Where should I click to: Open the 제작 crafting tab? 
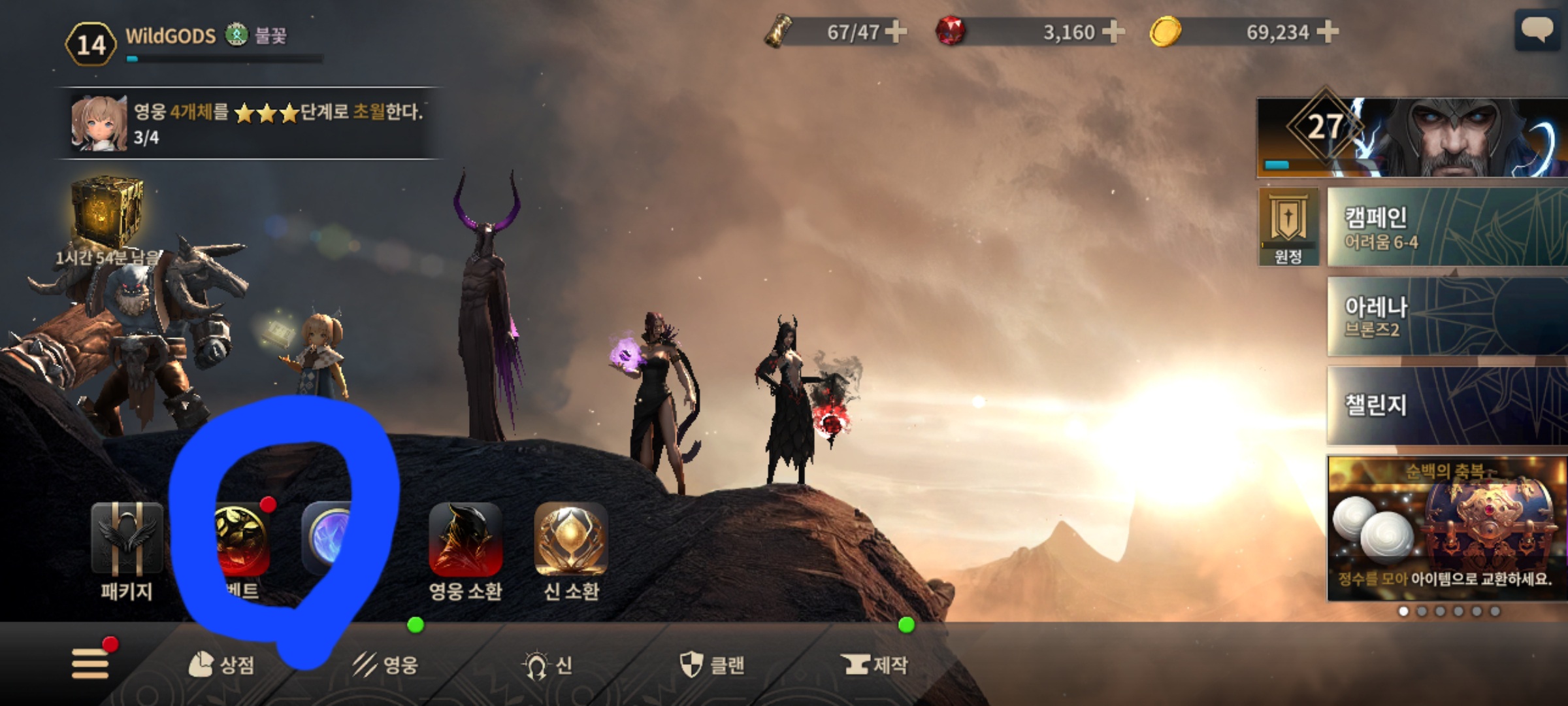click(875, 665)
